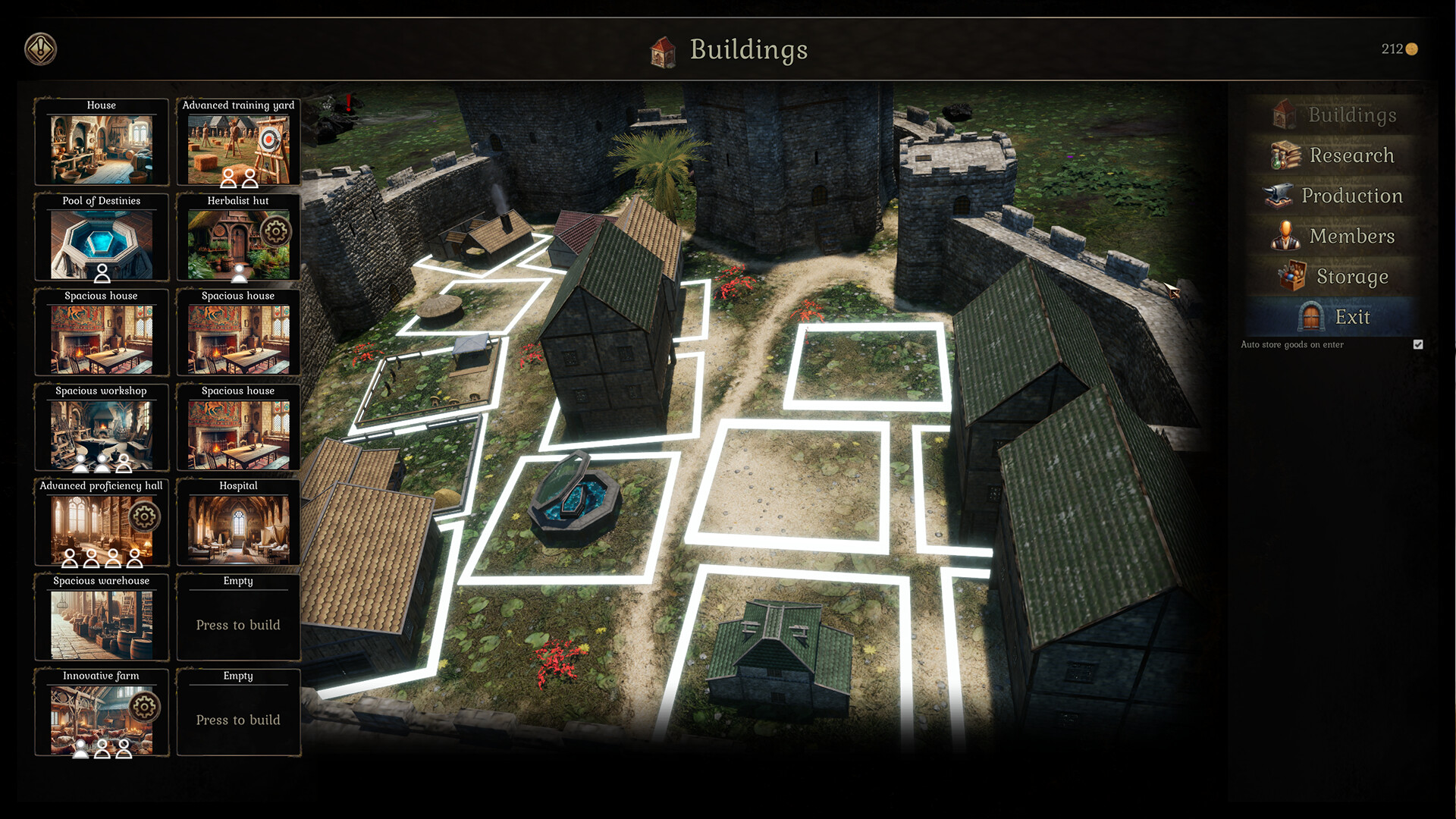The width and height of the screenshot is (1456, 819).
Task: Toggle the Auto store goods on enter checkbox
Action: click(1418, 344)
